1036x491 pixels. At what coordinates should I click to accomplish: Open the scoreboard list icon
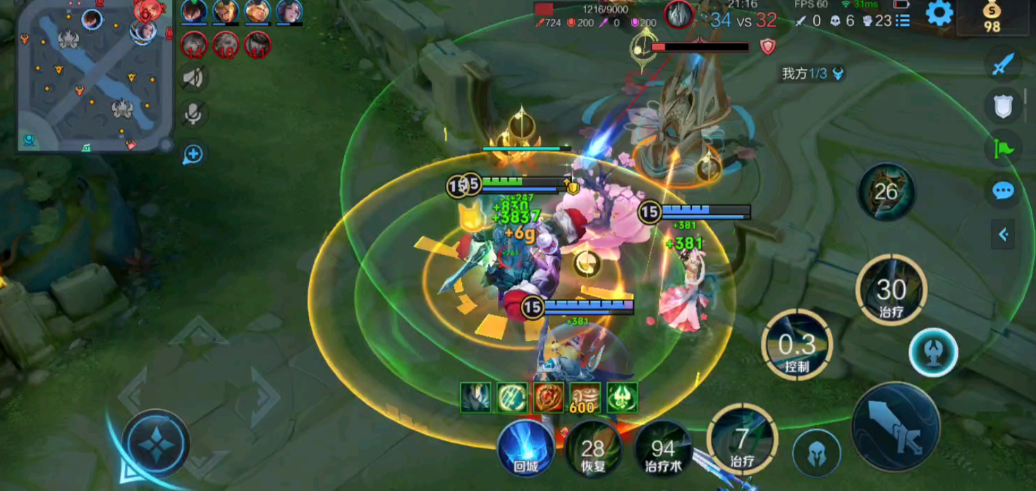pos(902,20)
